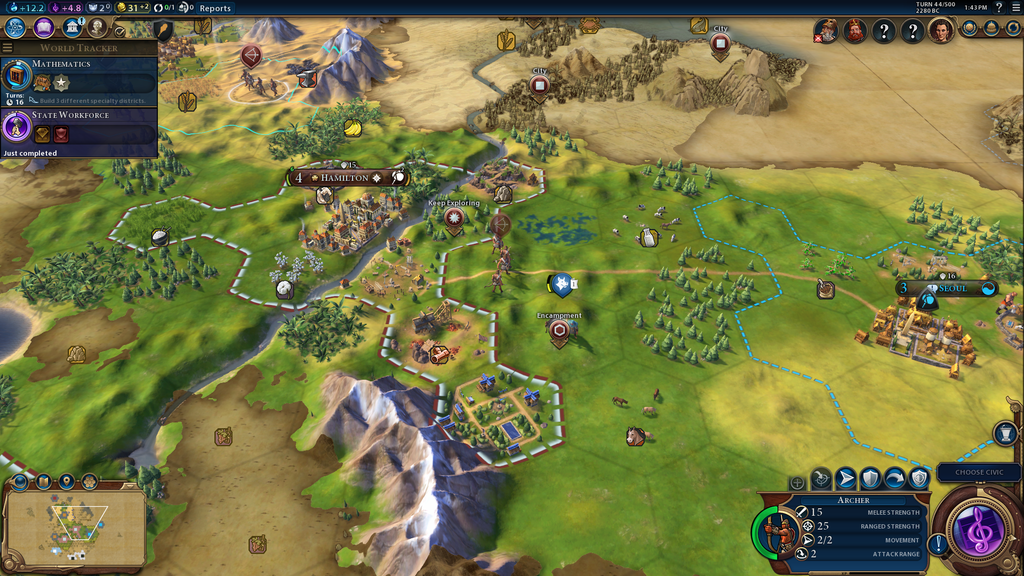Viewport: 1024px width, 576px height.
Task: Open the government screen button
Action: pyautogui.click(x=71, y=28)
